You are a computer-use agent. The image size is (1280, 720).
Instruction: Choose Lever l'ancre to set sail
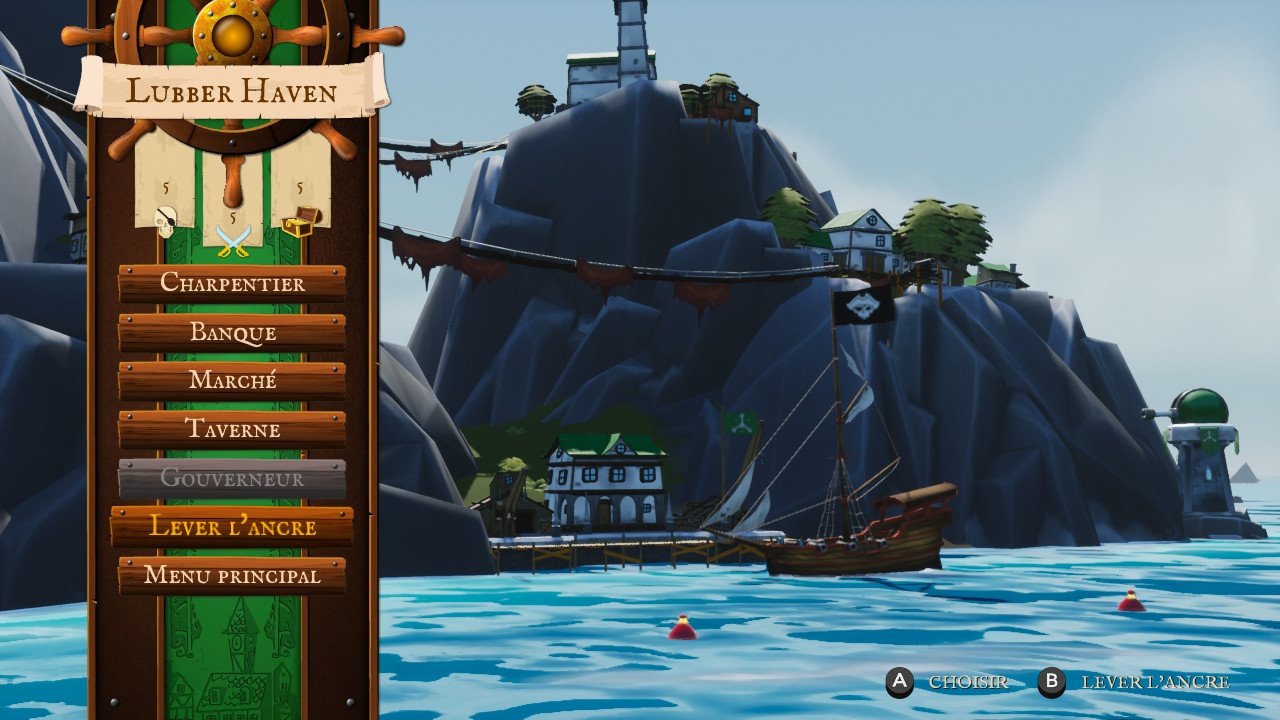tap(232, 526)
